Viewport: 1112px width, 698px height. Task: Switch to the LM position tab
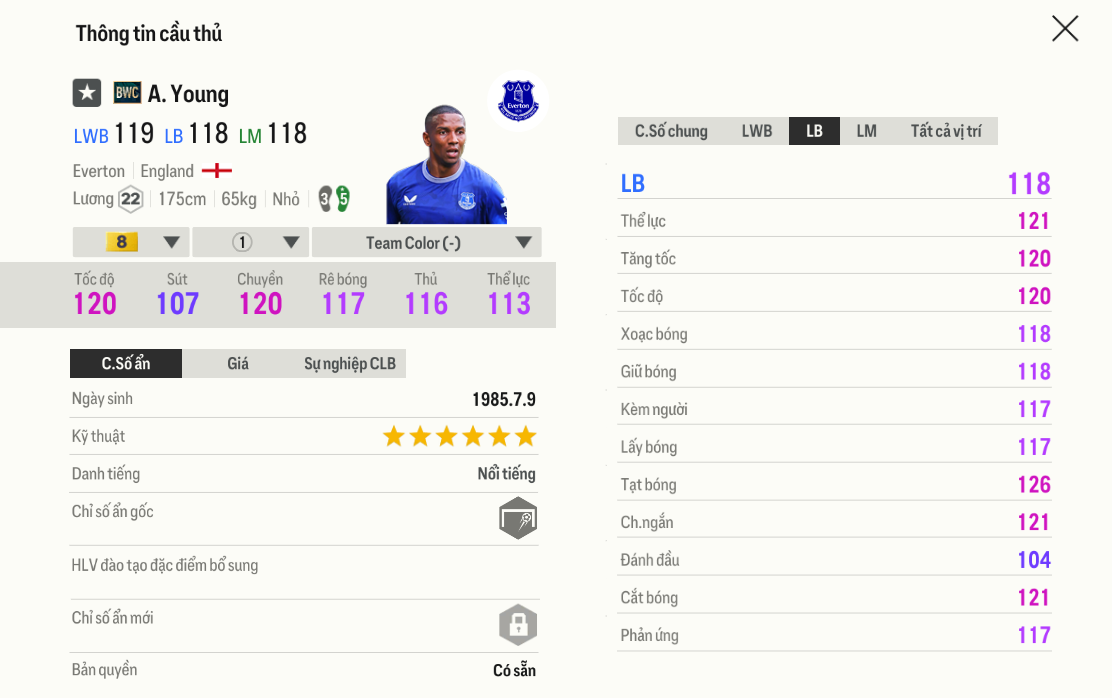click(x=866, y=131)
